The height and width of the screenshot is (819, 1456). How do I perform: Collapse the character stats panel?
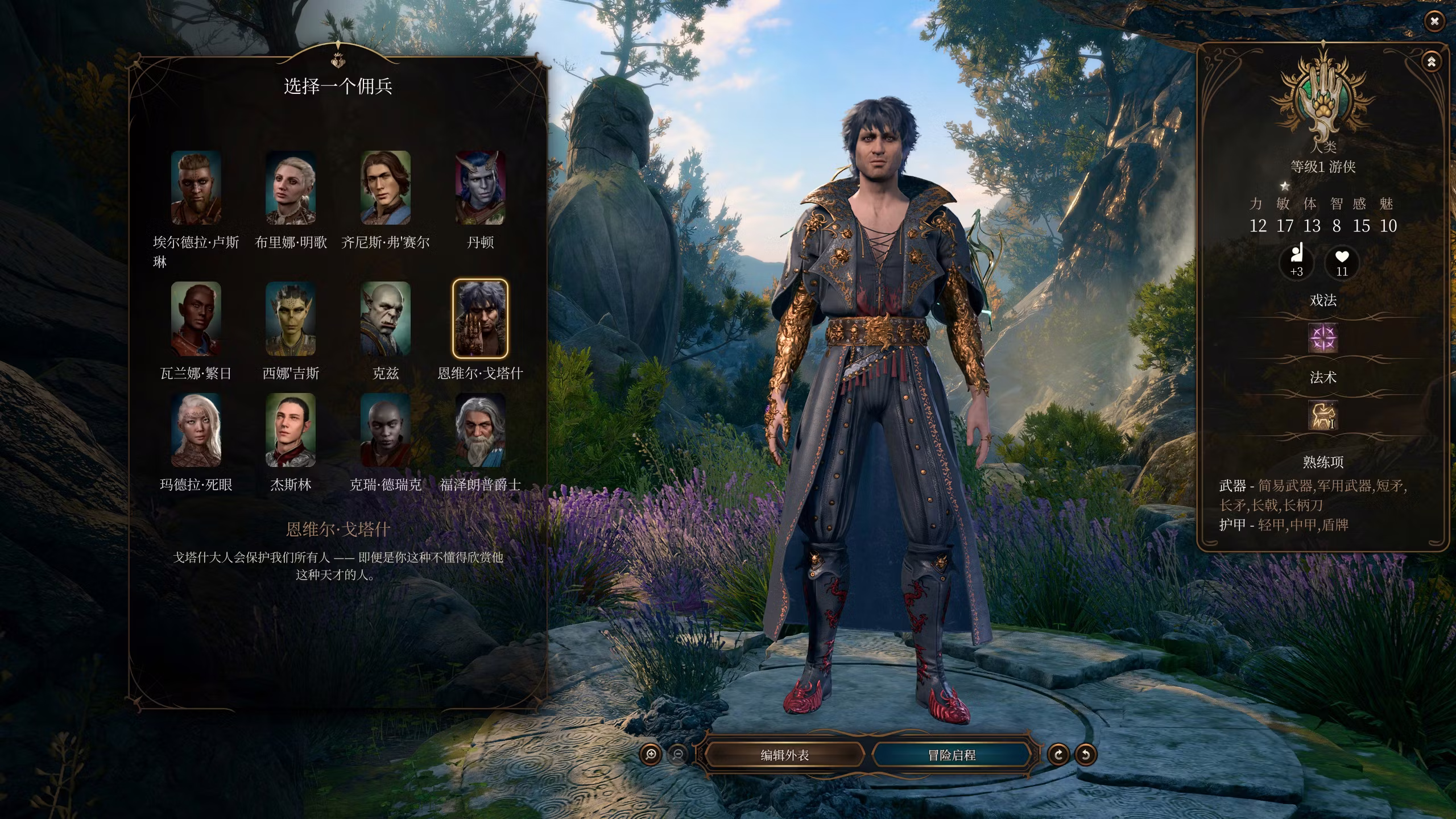pos(1432,61)
